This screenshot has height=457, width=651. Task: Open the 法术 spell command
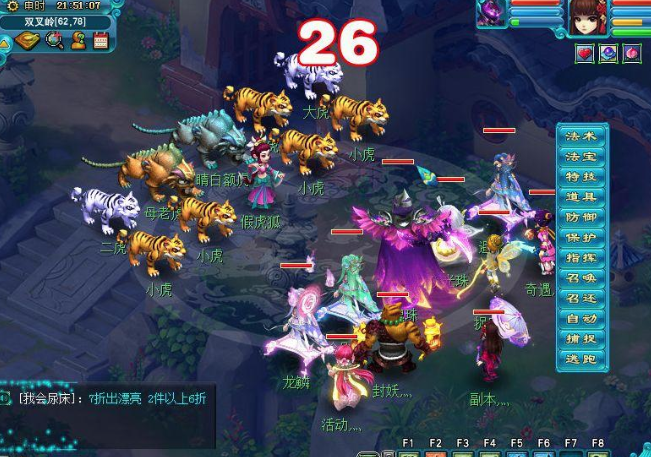pos(581,136)
